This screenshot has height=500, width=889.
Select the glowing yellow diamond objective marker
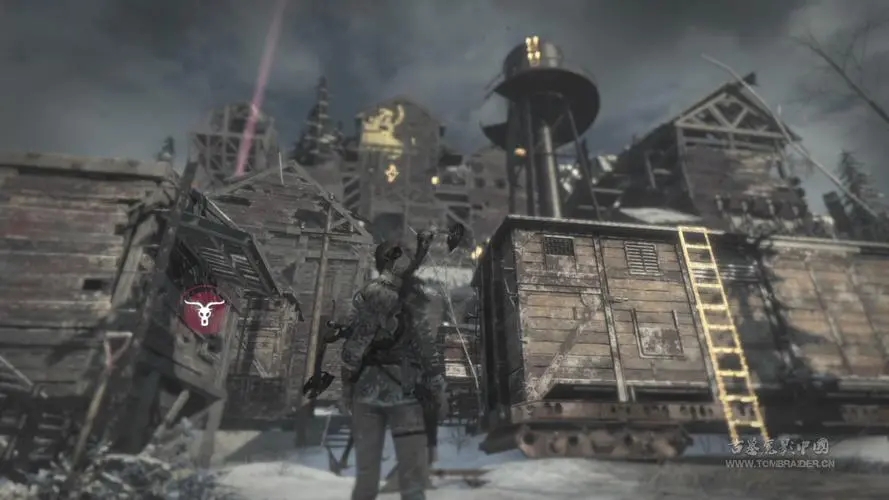coord(391,173)
